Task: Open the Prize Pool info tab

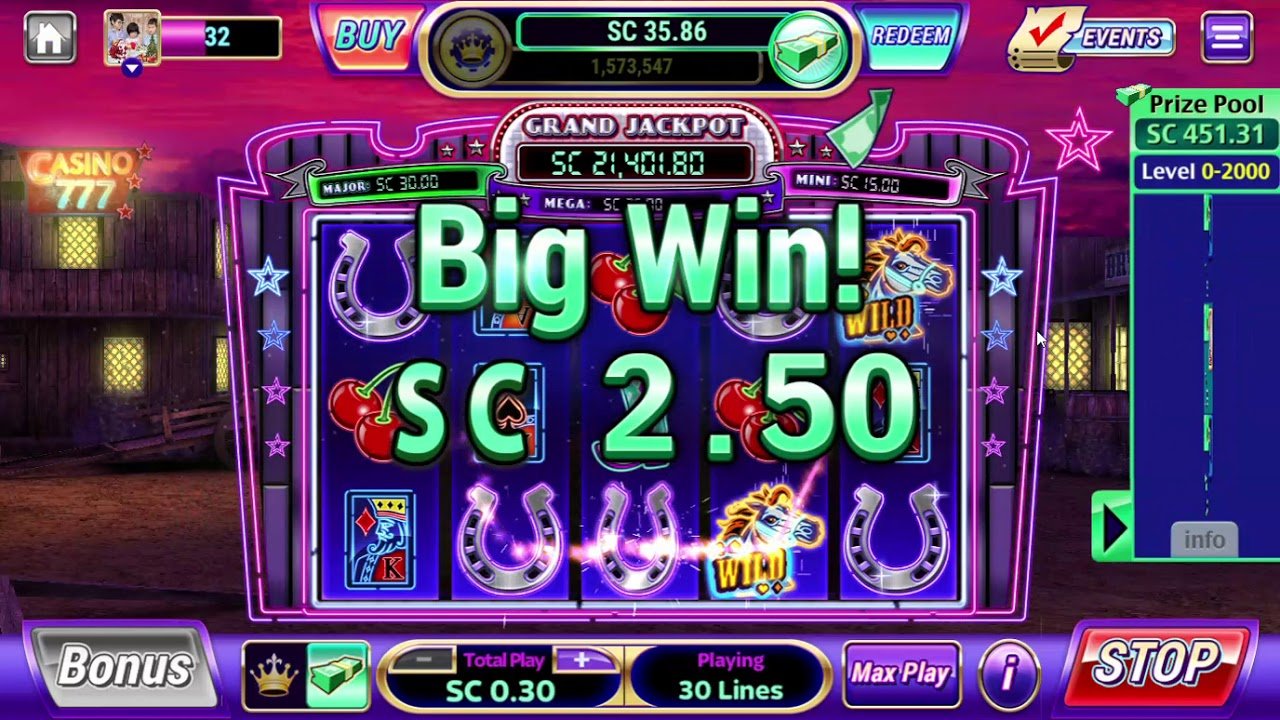Action: point(1205,539)
